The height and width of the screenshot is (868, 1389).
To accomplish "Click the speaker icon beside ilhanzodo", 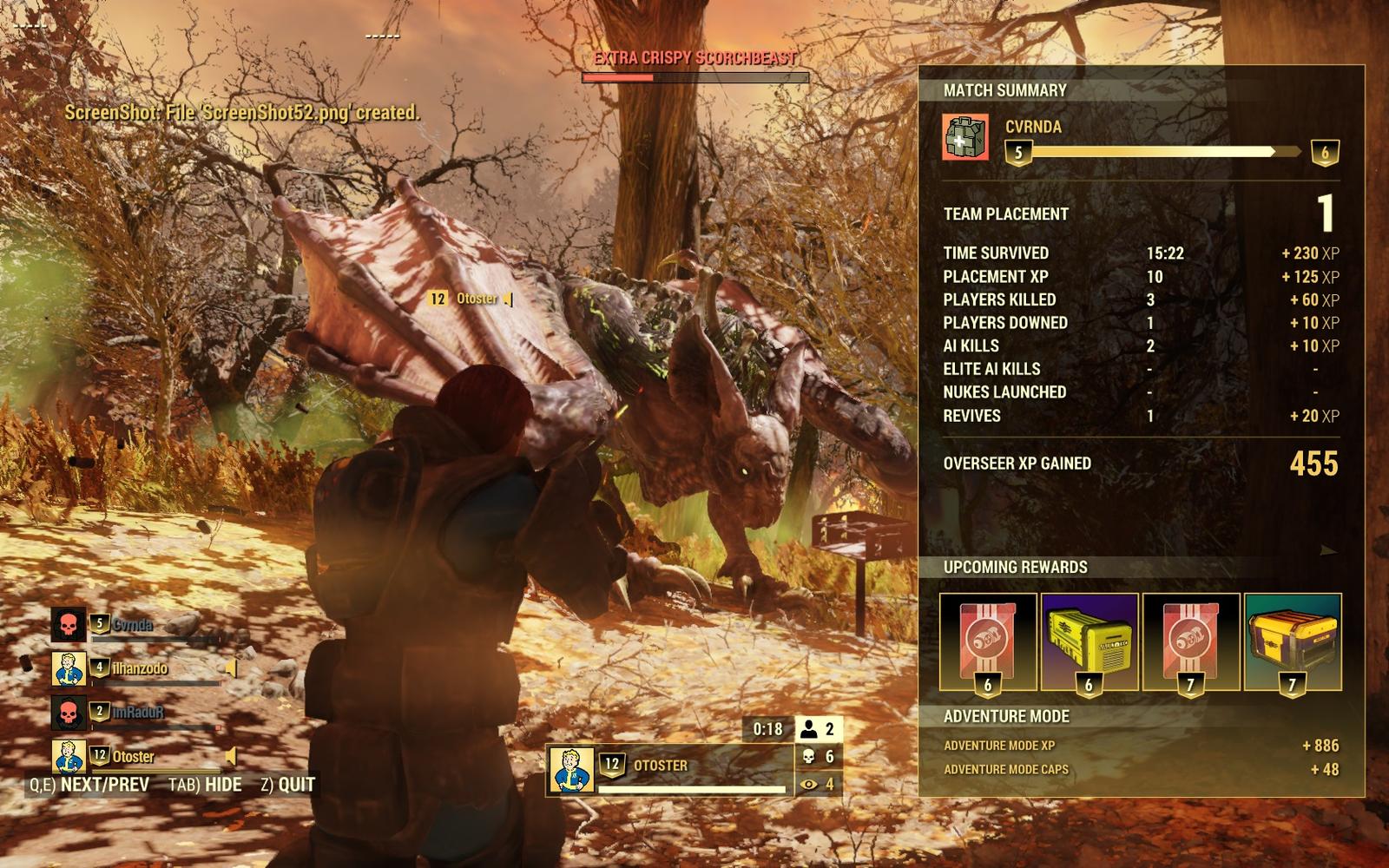I will tap(231, 668).
